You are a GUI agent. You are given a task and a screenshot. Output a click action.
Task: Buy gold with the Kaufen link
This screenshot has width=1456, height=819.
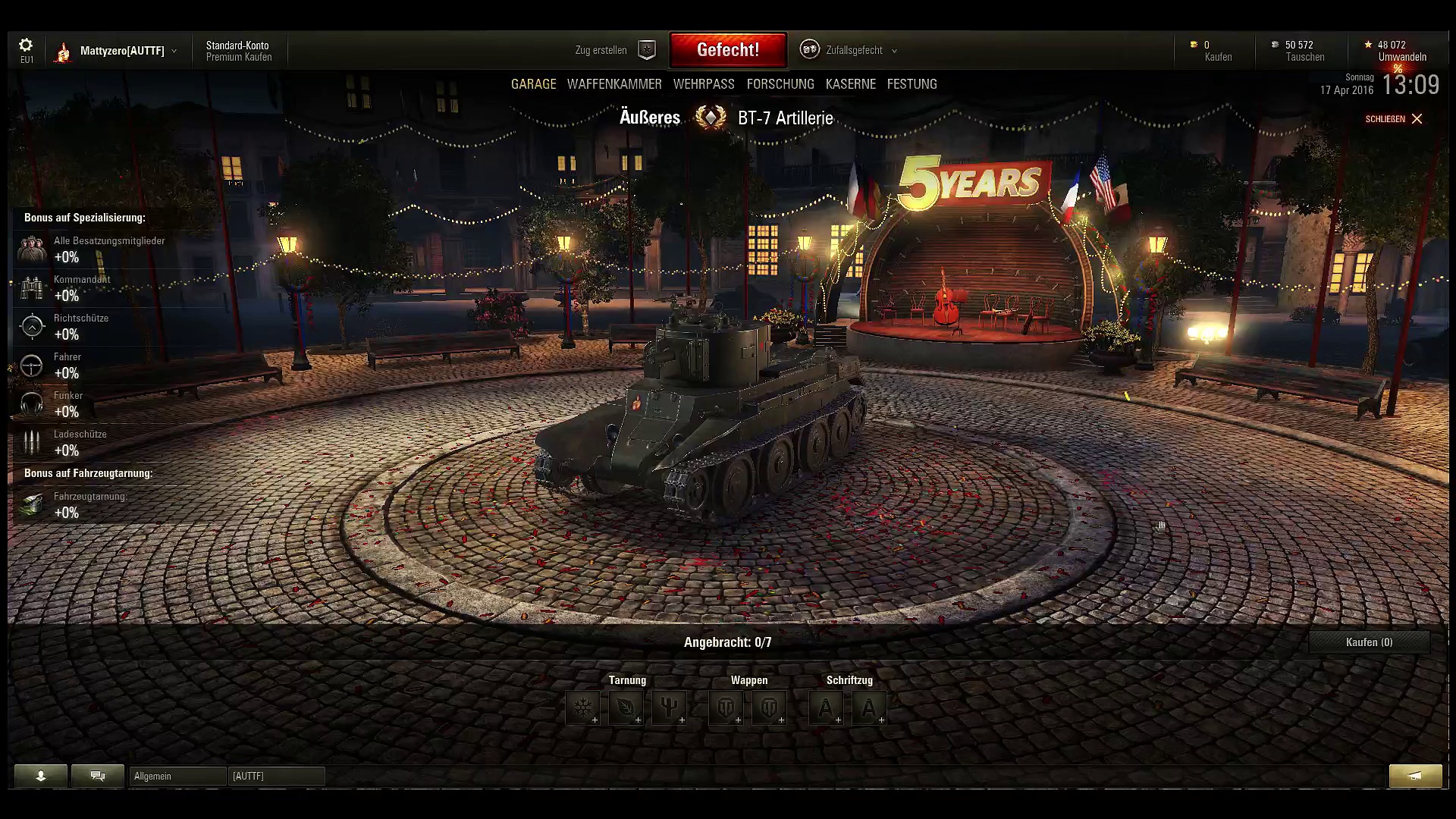(x=1218, y=57)
